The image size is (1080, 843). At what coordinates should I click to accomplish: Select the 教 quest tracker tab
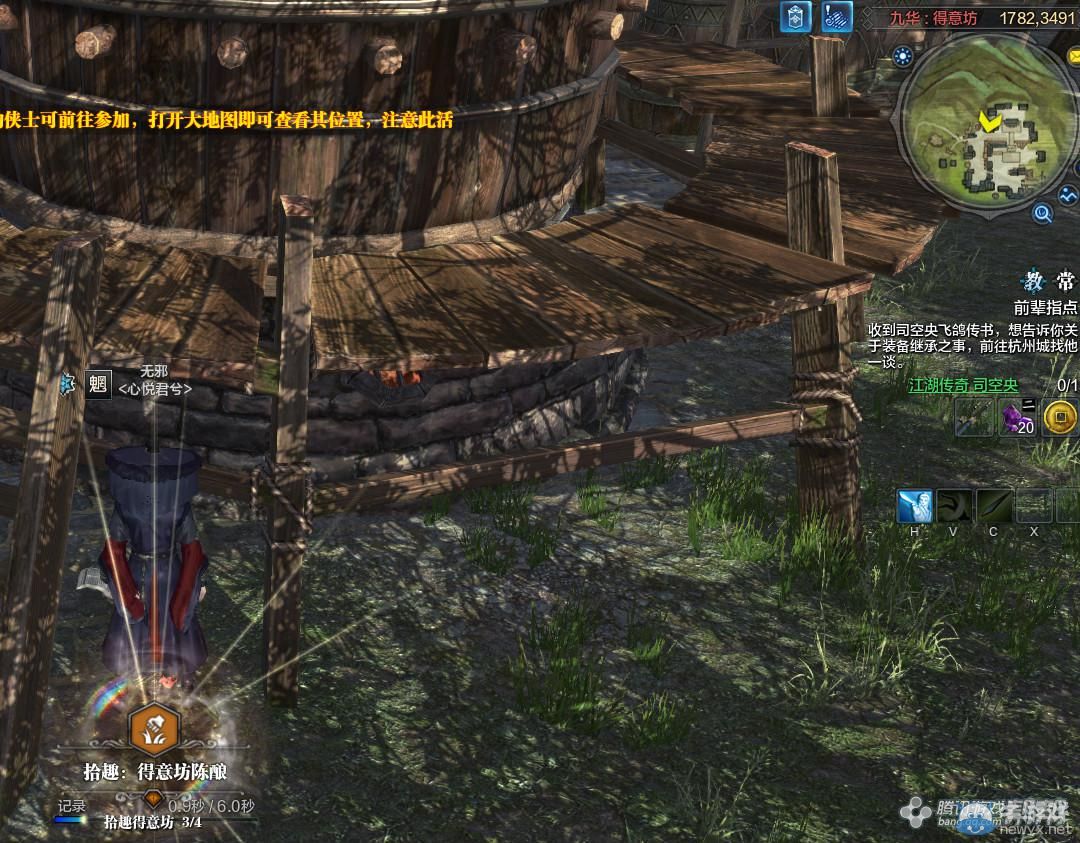1032,281
